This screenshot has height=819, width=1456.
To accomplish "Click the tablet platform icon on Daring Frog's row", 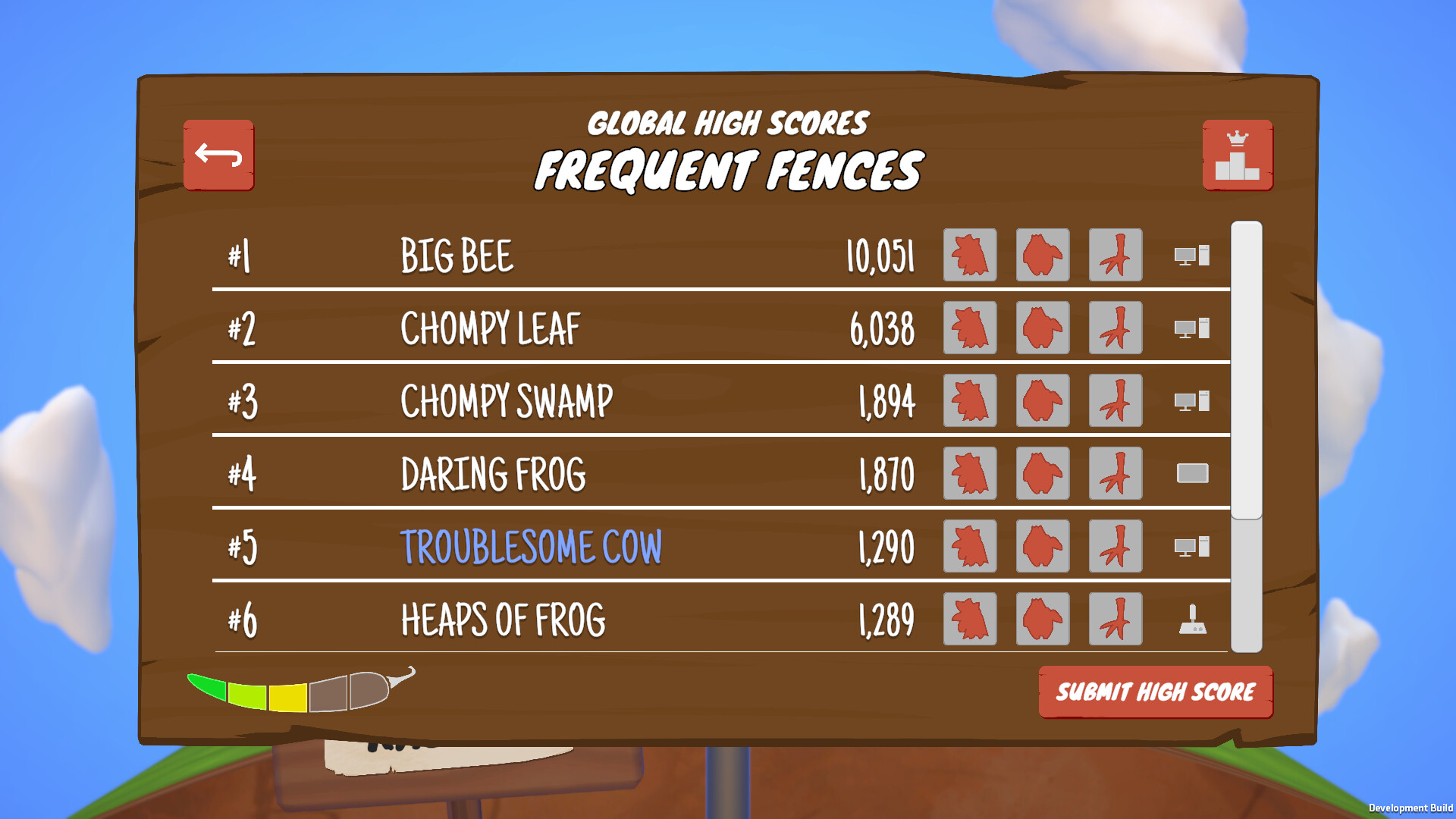I will point(1192,473).
